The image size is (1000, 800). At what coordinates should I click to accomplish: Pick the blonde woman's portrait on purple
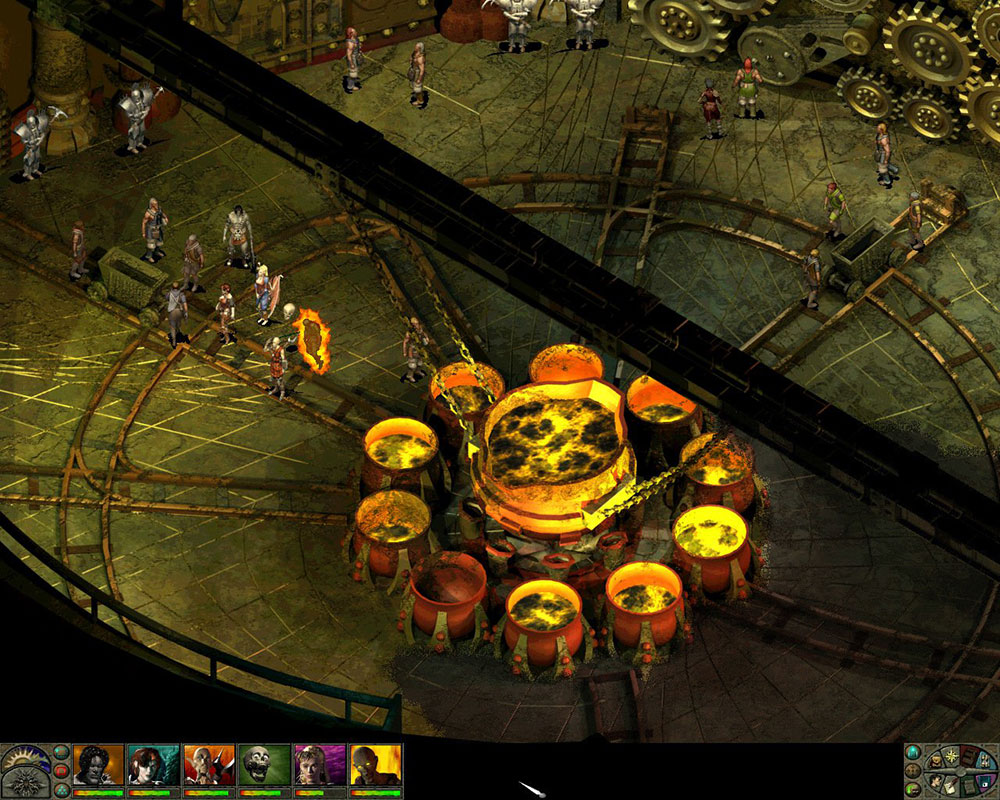[x=320, y=765]
